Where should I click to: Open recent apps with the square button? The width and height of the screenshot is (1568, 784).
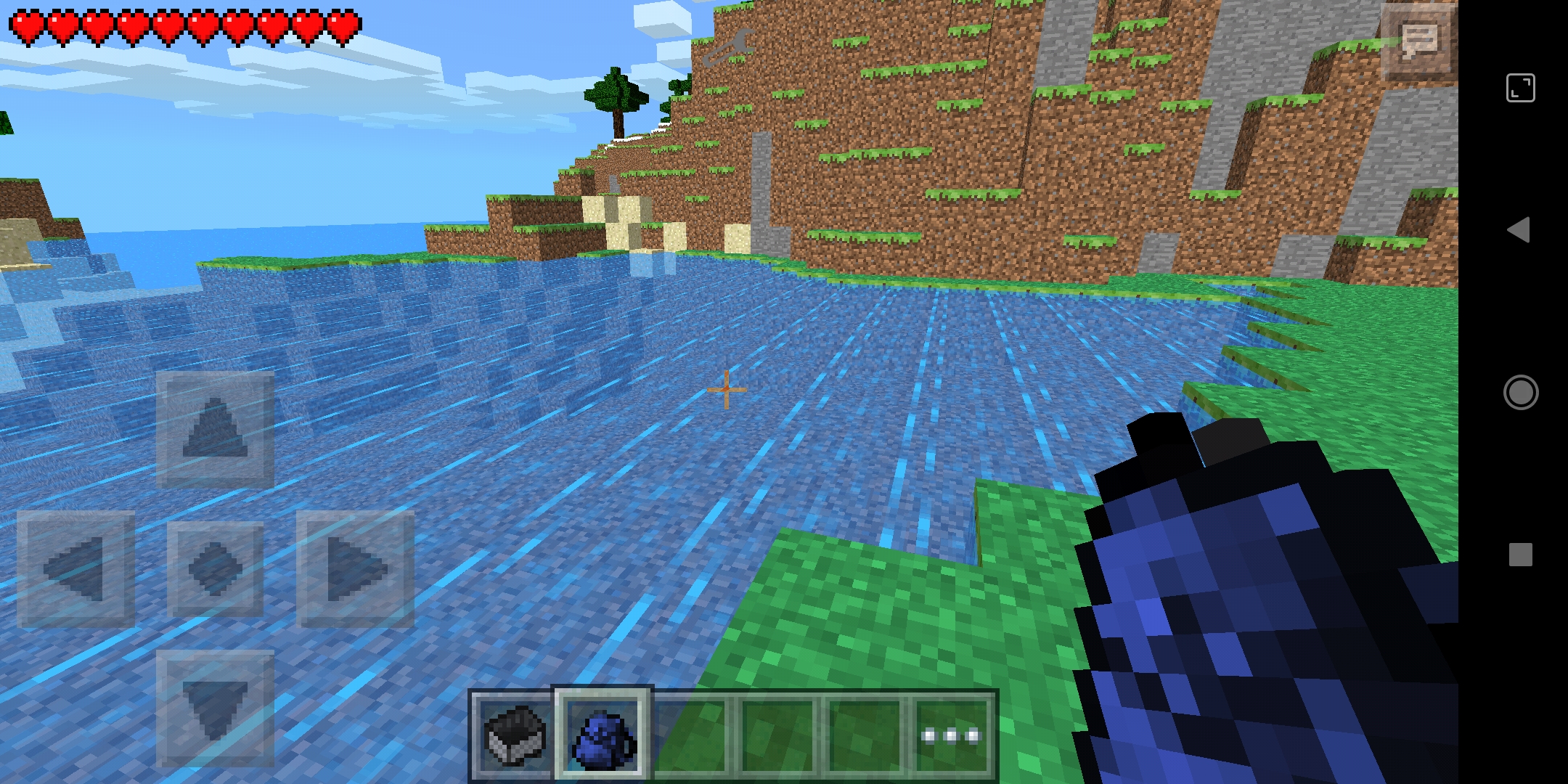pyautogui.click(x=1521, y=554)
